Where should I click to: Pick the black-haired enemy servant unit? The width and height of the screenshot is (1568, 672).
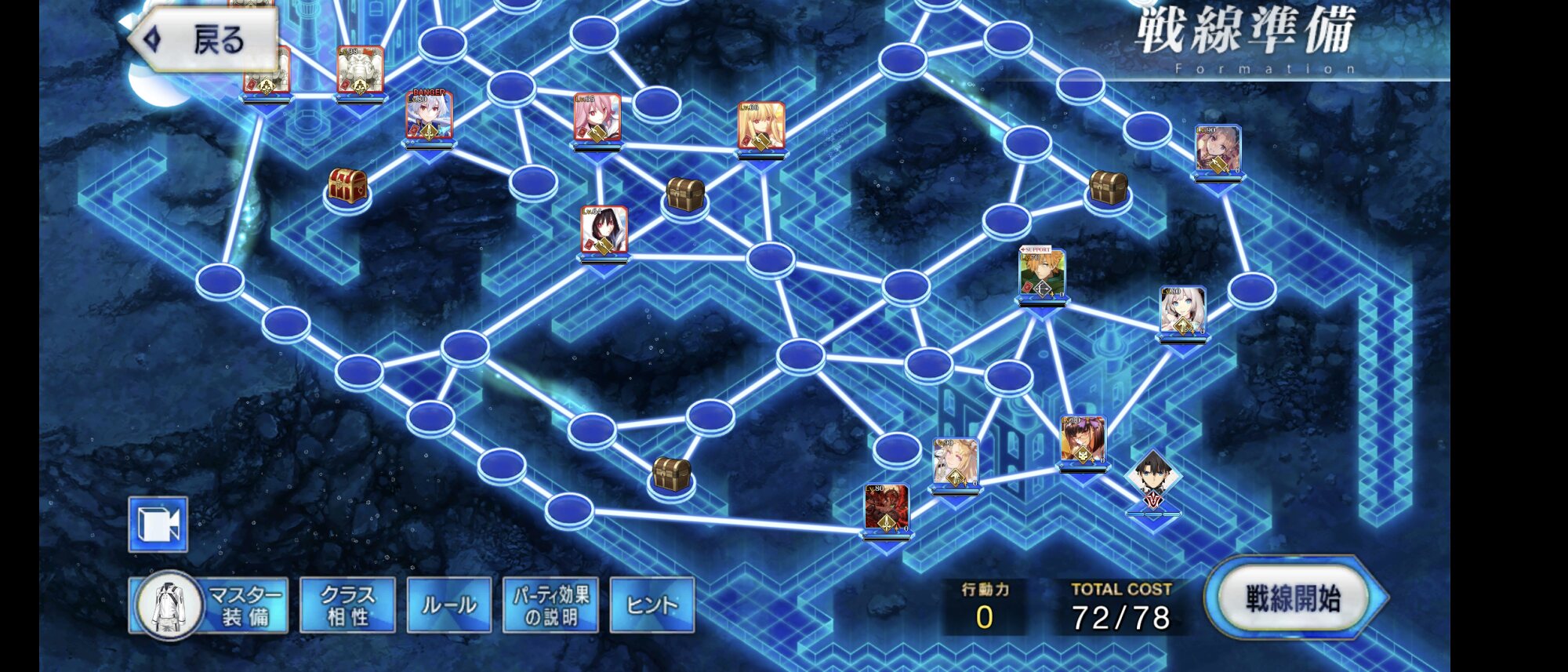(x=604, y=231)
